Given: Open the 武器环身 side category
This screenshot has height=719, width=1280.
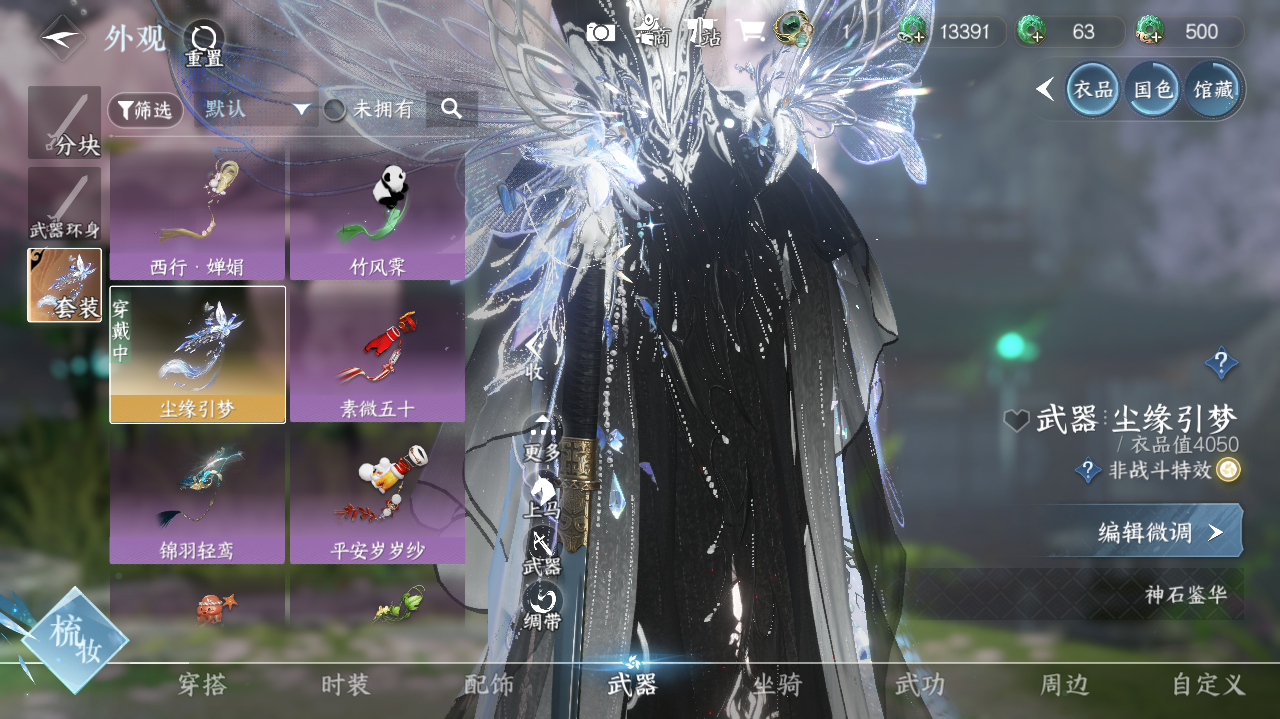Looking at the screenshot, I should (65, 205).
